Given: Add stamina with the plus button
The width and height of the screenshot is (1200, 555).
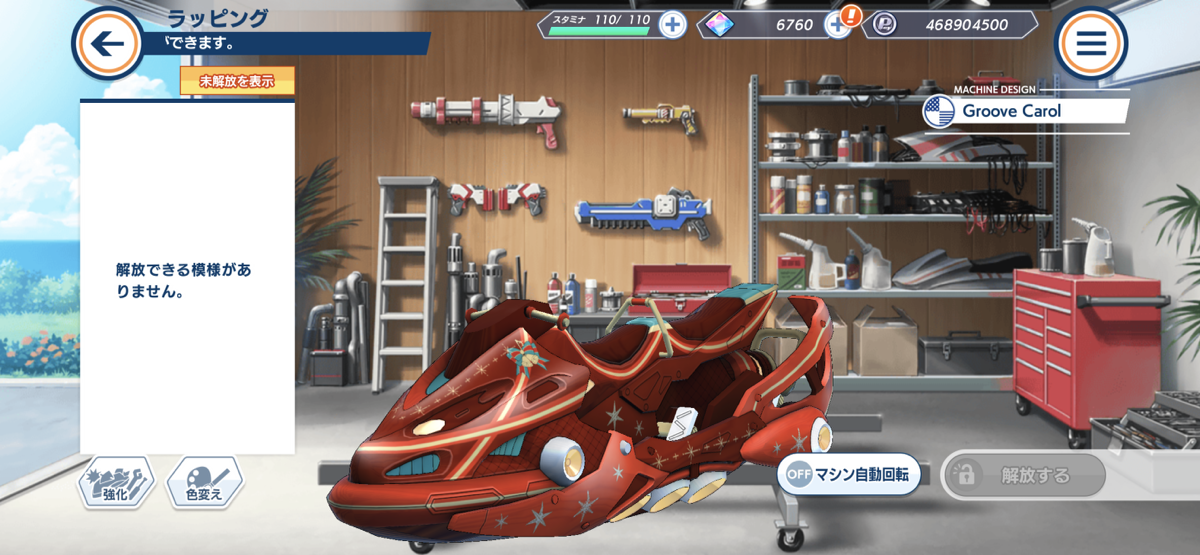Looking at the screenshot, I should [673, 25].
